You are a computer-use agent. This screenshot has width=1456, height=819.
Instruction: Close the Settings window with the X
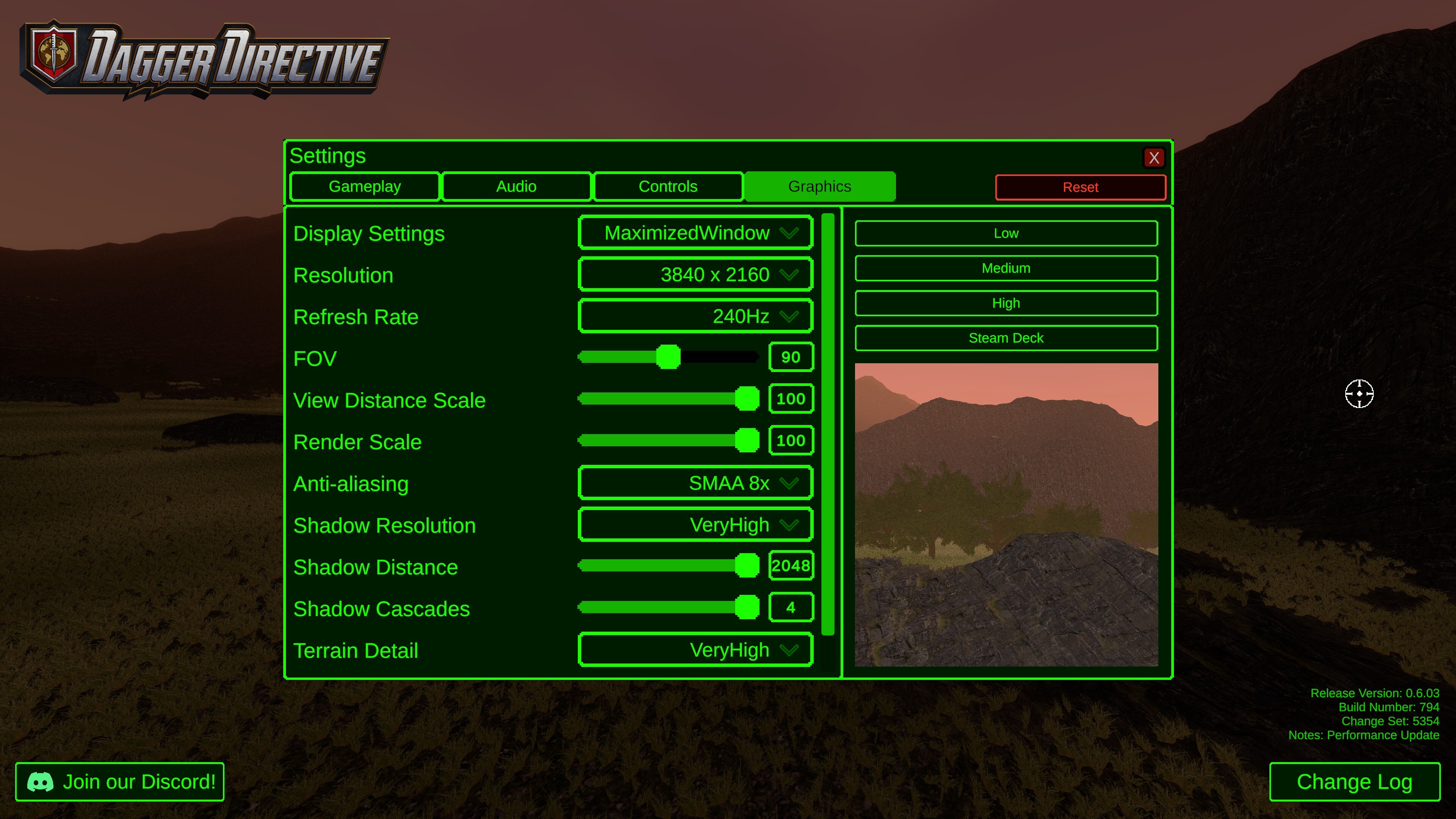[x=1155, y=158]
